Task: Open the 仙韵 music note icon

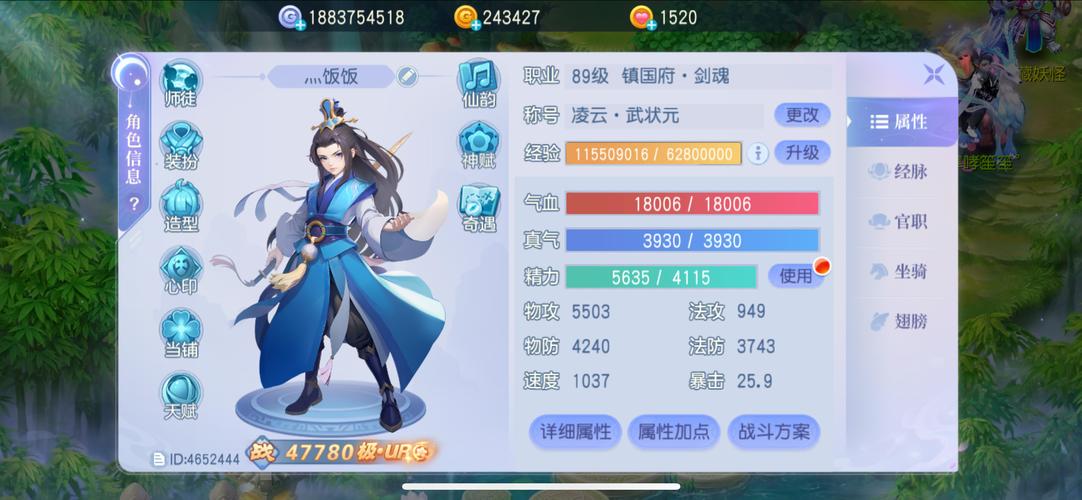Action: click(479, 83)
